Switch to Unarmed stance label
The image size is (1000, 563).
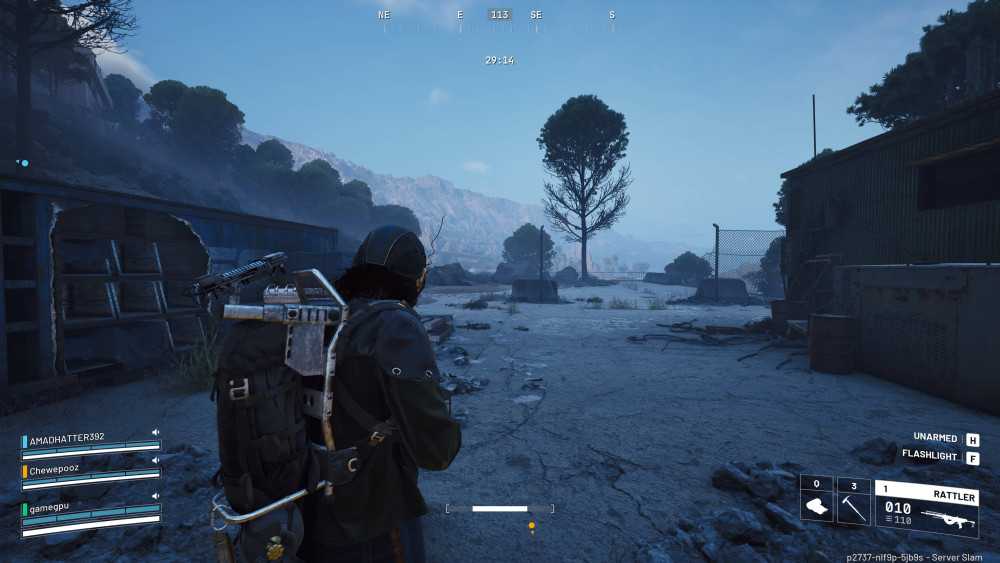click(937, 438)
